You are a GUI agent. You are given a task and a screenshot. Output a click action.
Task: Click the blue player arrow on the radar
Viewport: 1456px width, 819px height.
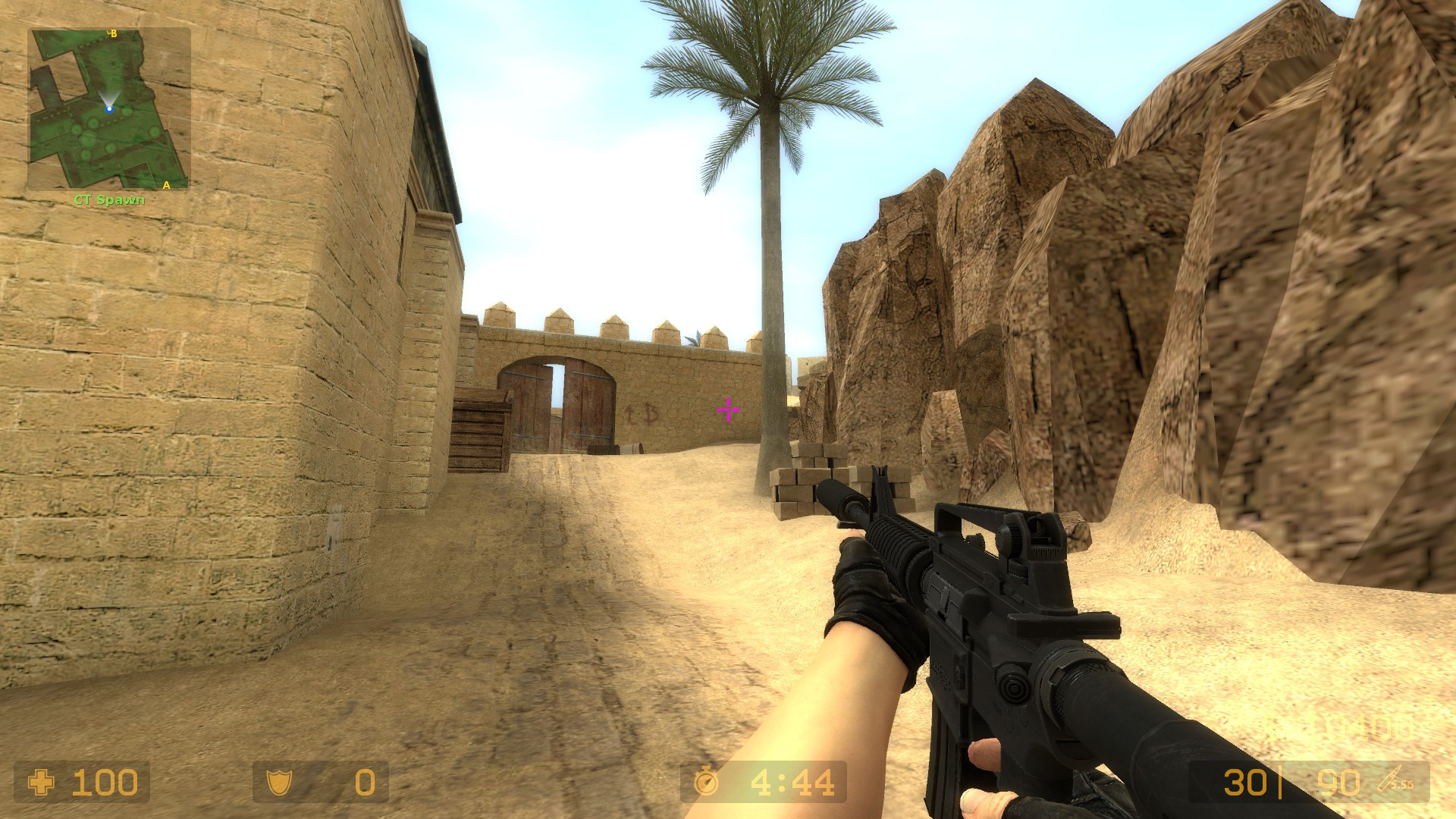(x=109, y=108)
